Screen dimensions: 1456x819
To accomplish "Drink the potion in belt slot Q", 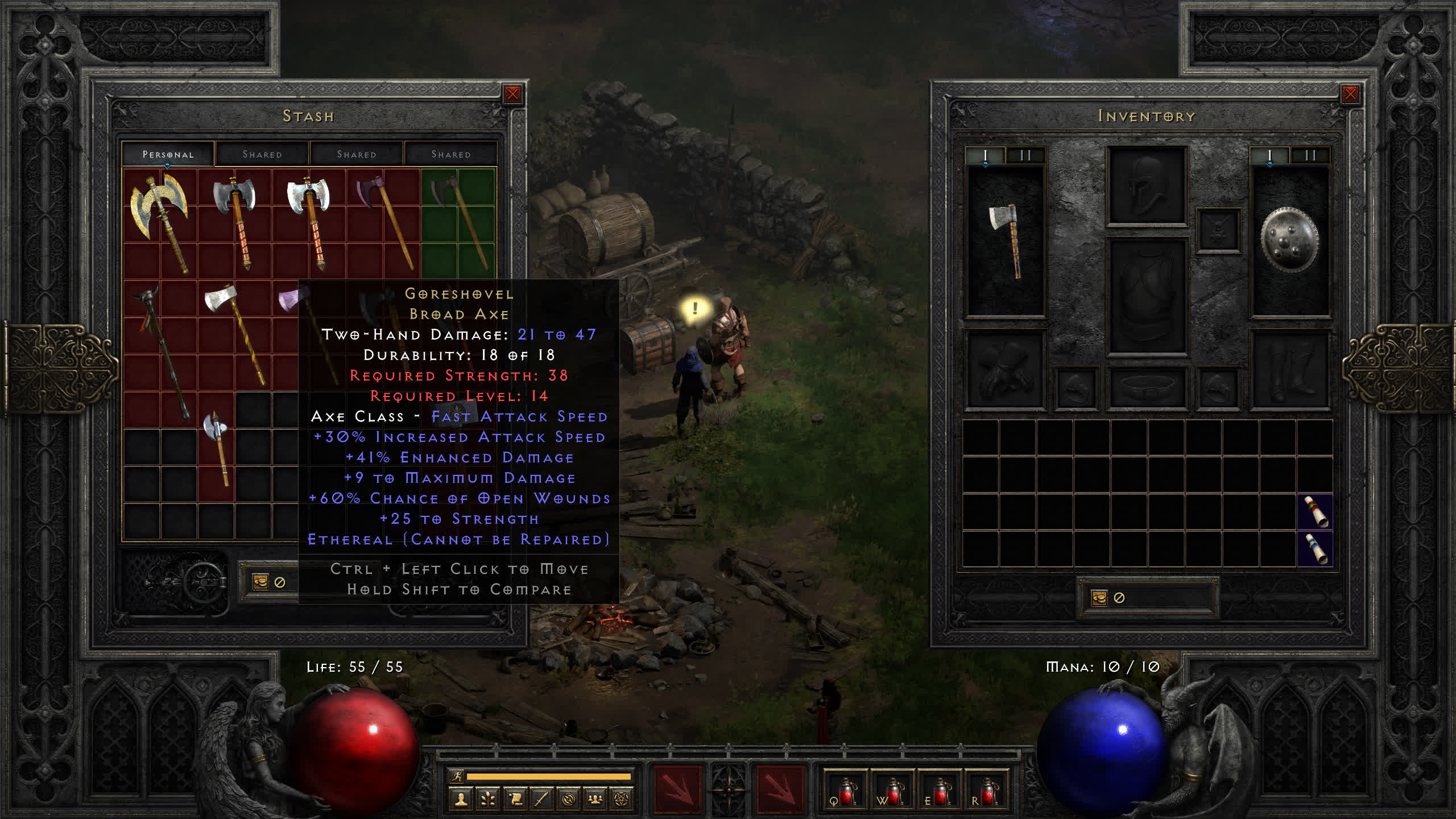I will (x=845, y=791).
